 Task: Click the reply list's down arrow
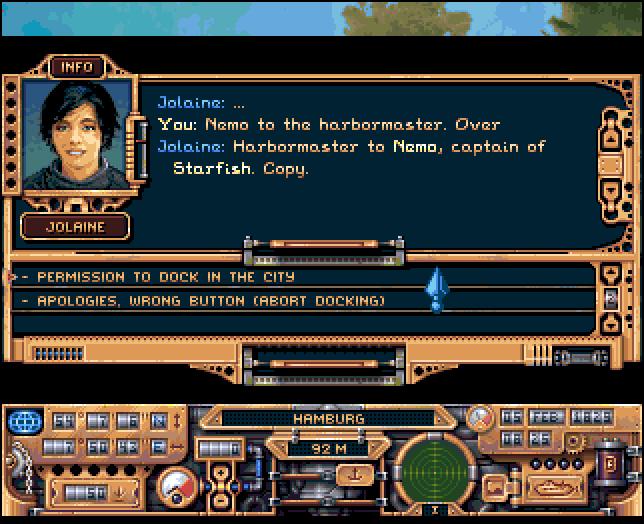coord(612,322)
